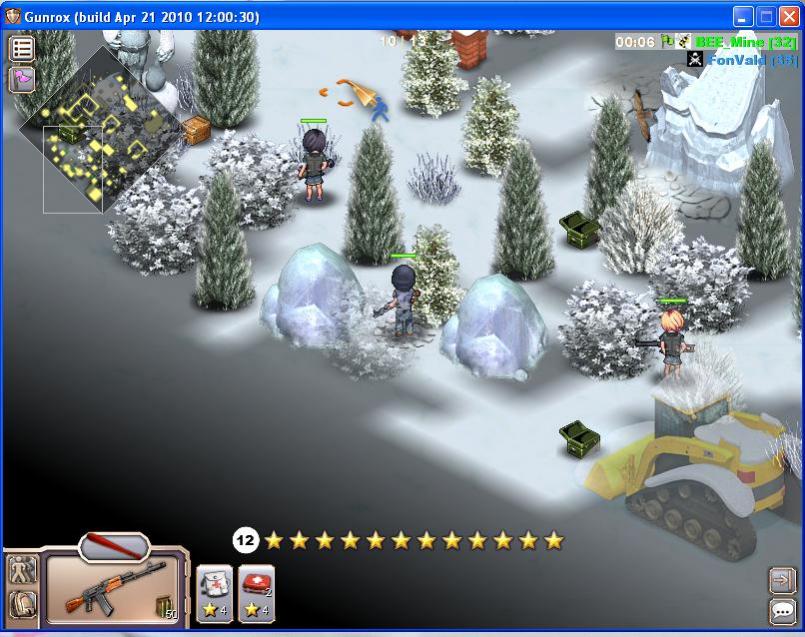
Task: Toggle the character stance icon
Action: [21, 572]
